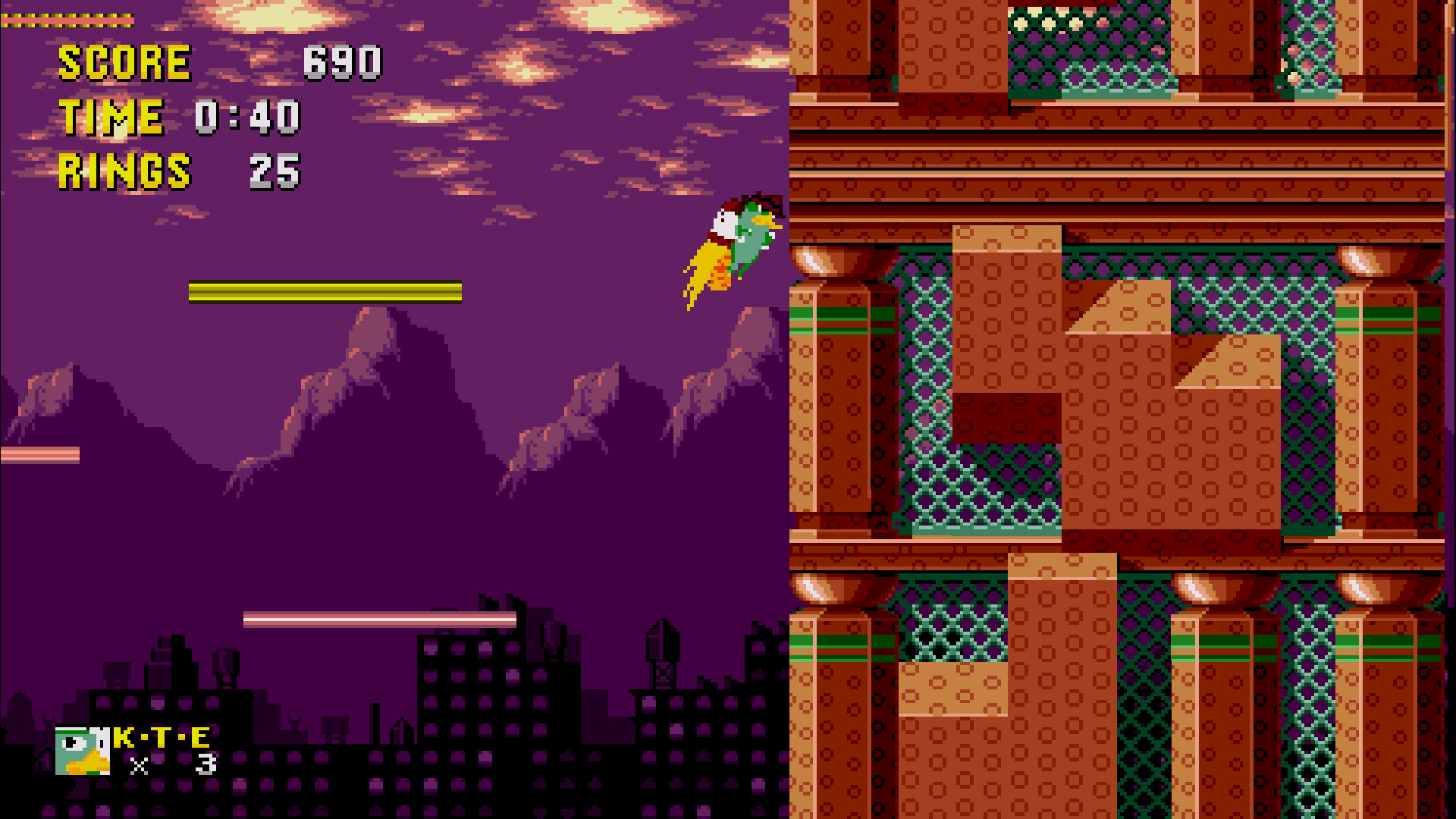
Task: Click the long yellow floating platform
Action: coord(326,292)
